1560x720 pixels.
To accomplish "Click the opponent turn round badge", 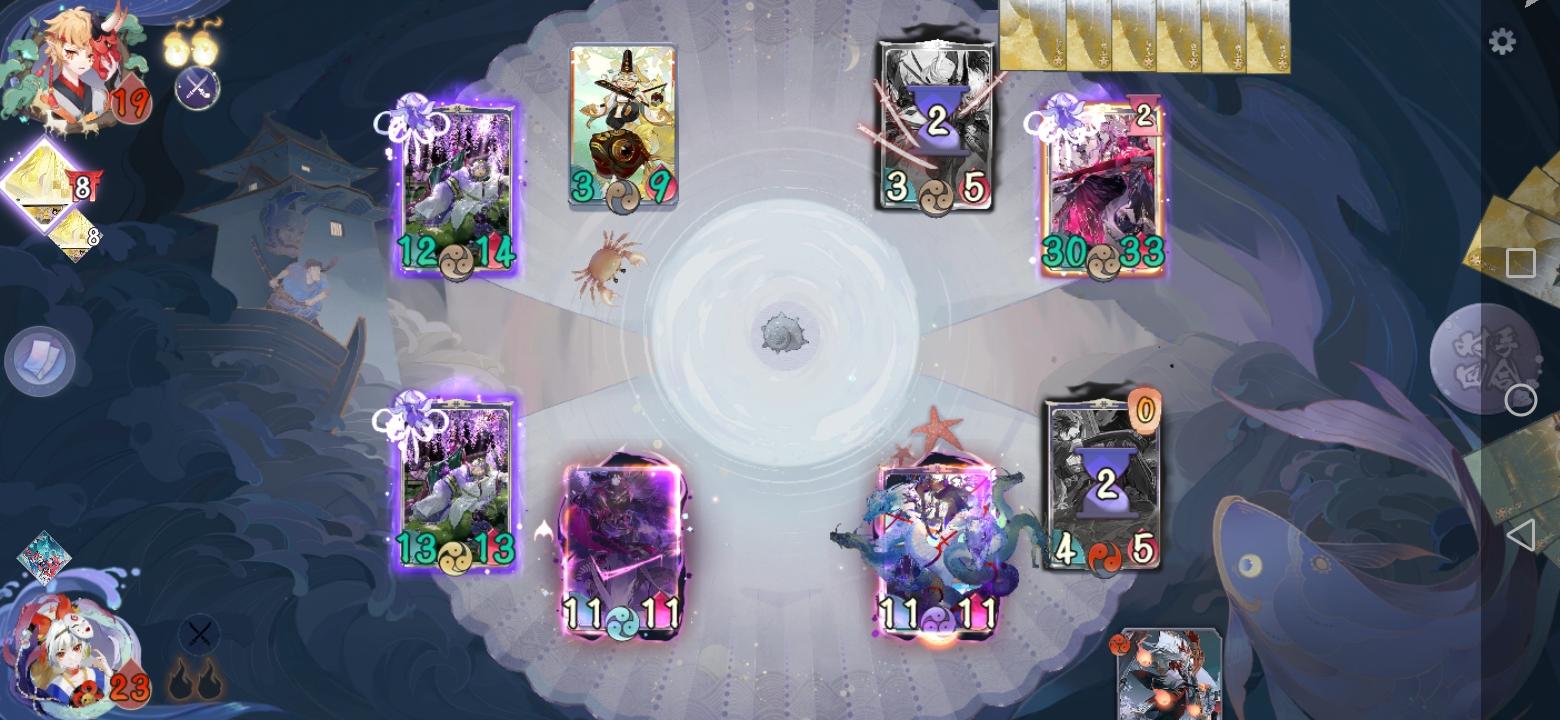I will click(x=1489, y=355).
